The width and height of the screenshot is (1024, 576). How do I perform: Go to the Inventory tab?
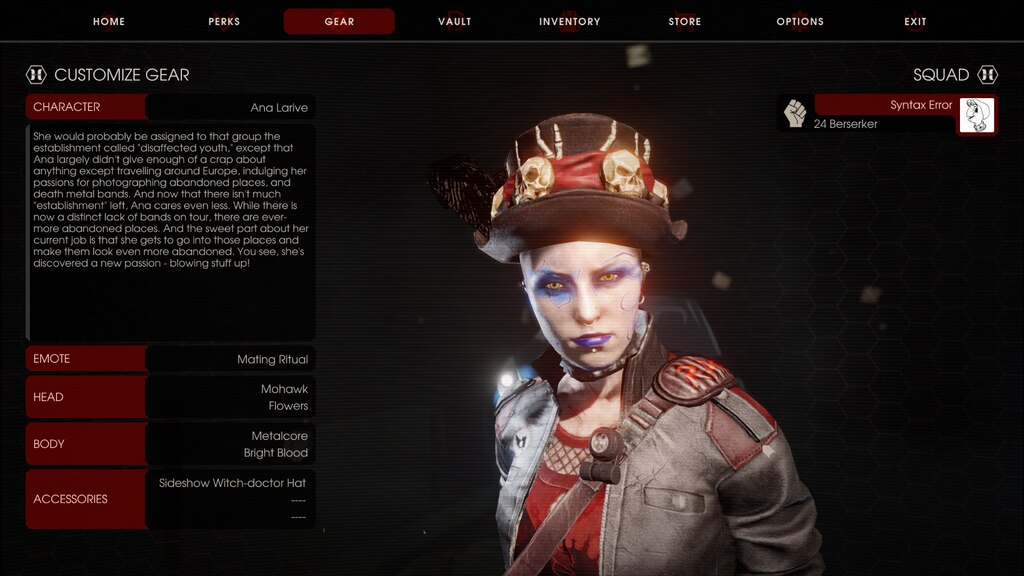coord(569,22)
